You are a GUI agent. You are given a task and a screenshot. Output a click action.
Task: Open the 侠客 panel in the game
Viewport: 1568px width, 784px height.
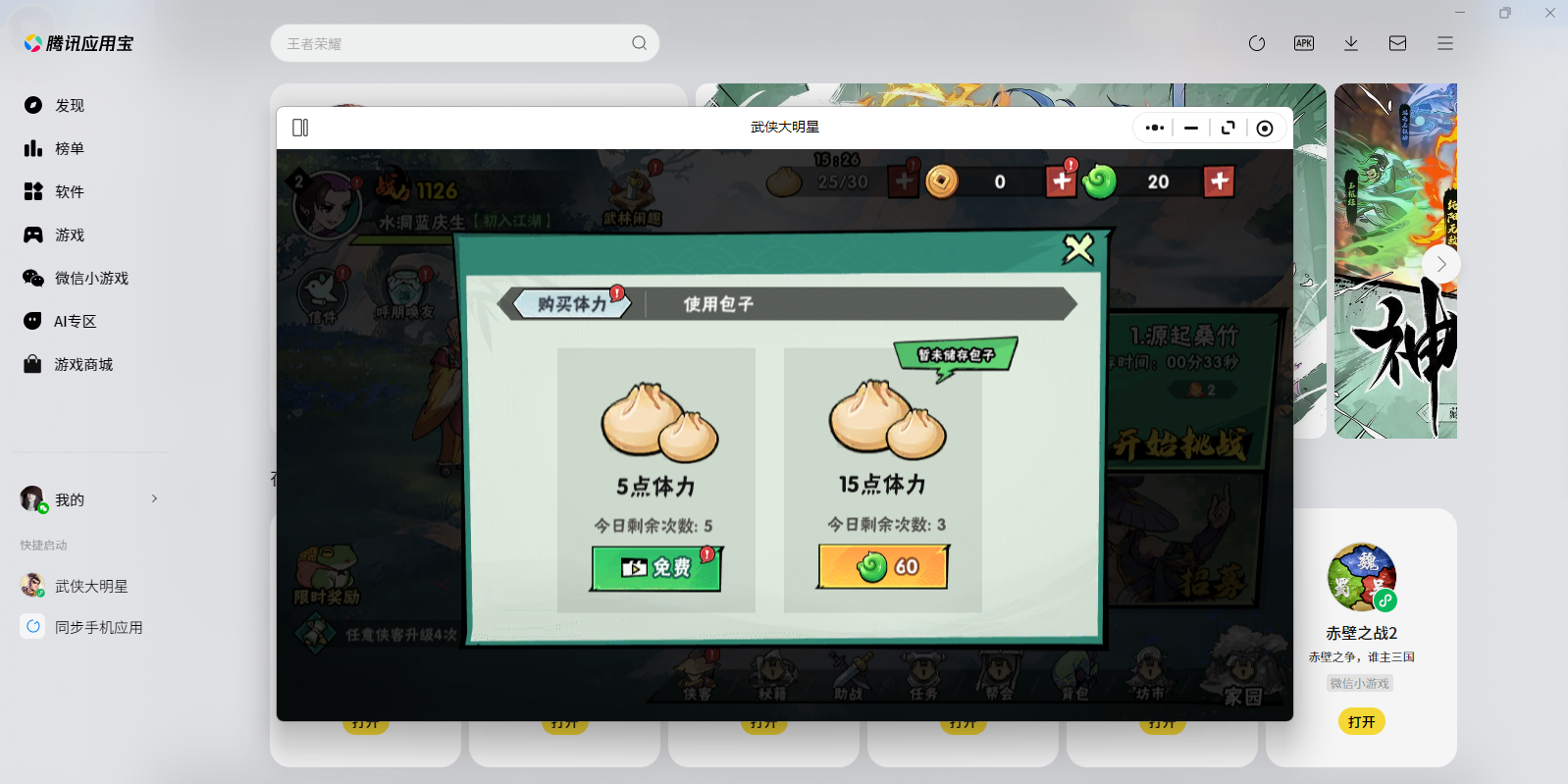coord(697,677)
